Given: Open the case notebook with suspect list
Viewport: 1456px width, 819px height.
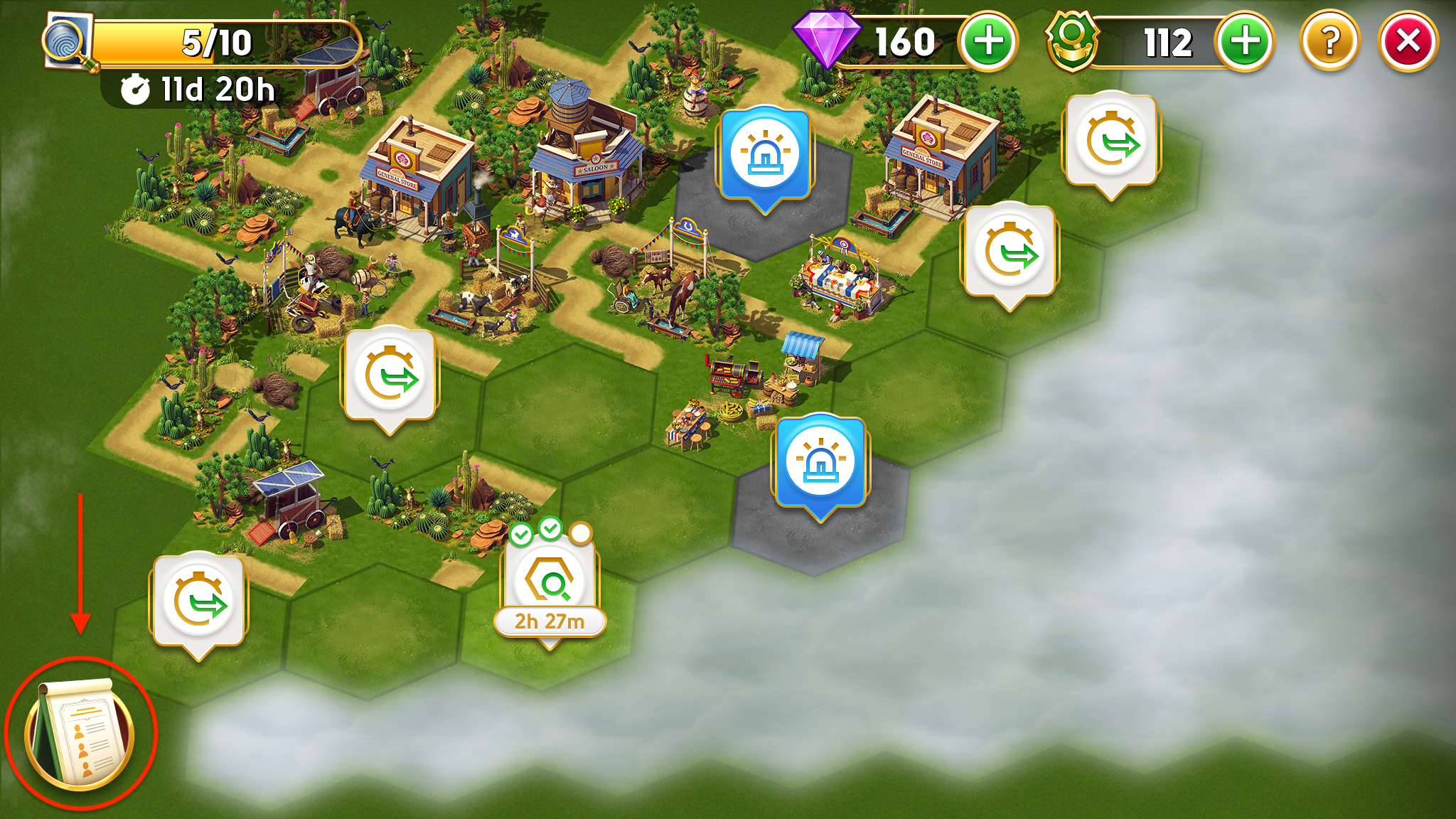Looking at the screenshot, I should 80,734.
